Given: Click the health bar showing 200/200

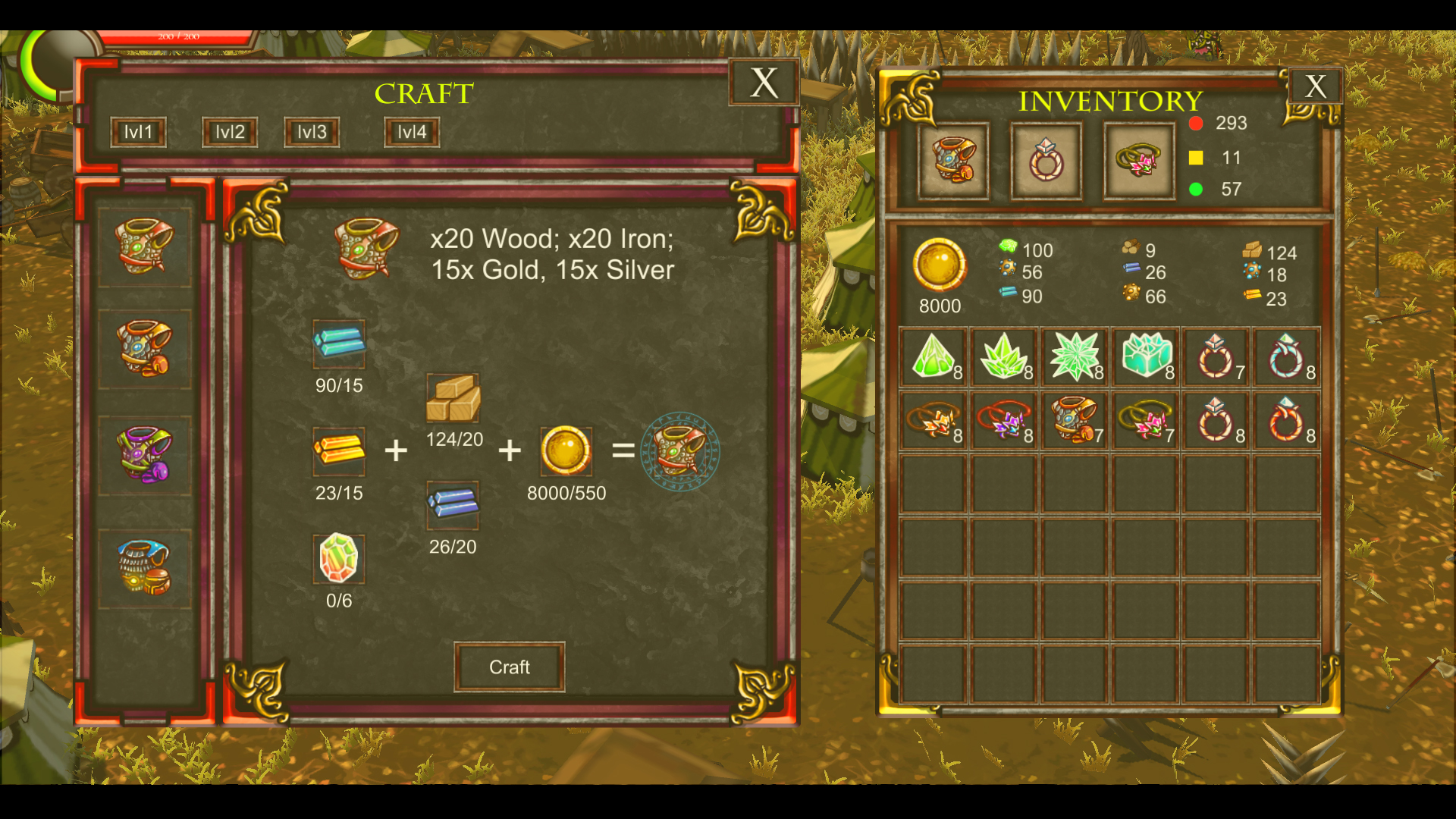Looking at the screenshot, I should (x=178, y=35).
